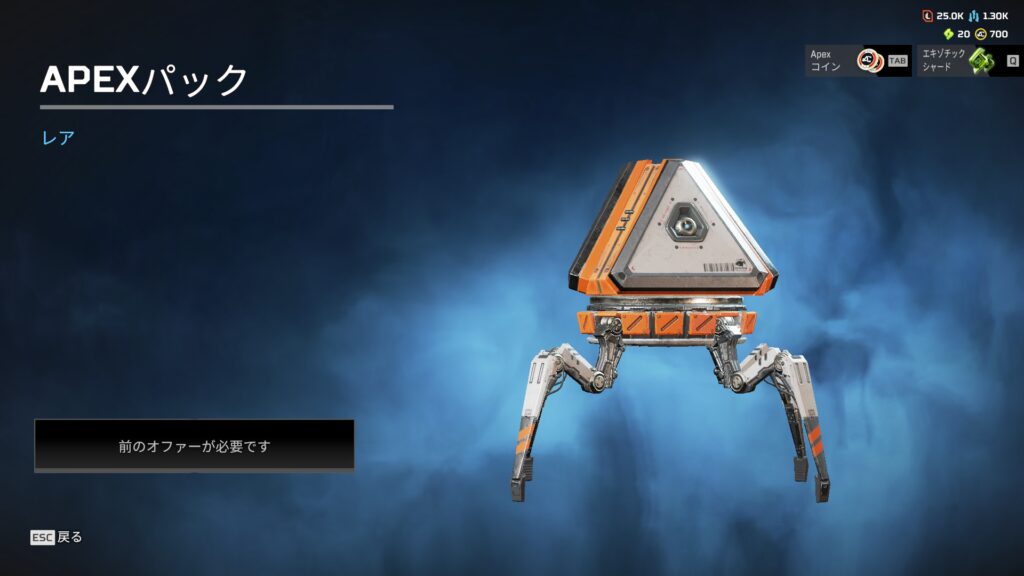Open the Apex コイン shop button
This screenshot has height=576, width=1024.
(x=857, y=61)
